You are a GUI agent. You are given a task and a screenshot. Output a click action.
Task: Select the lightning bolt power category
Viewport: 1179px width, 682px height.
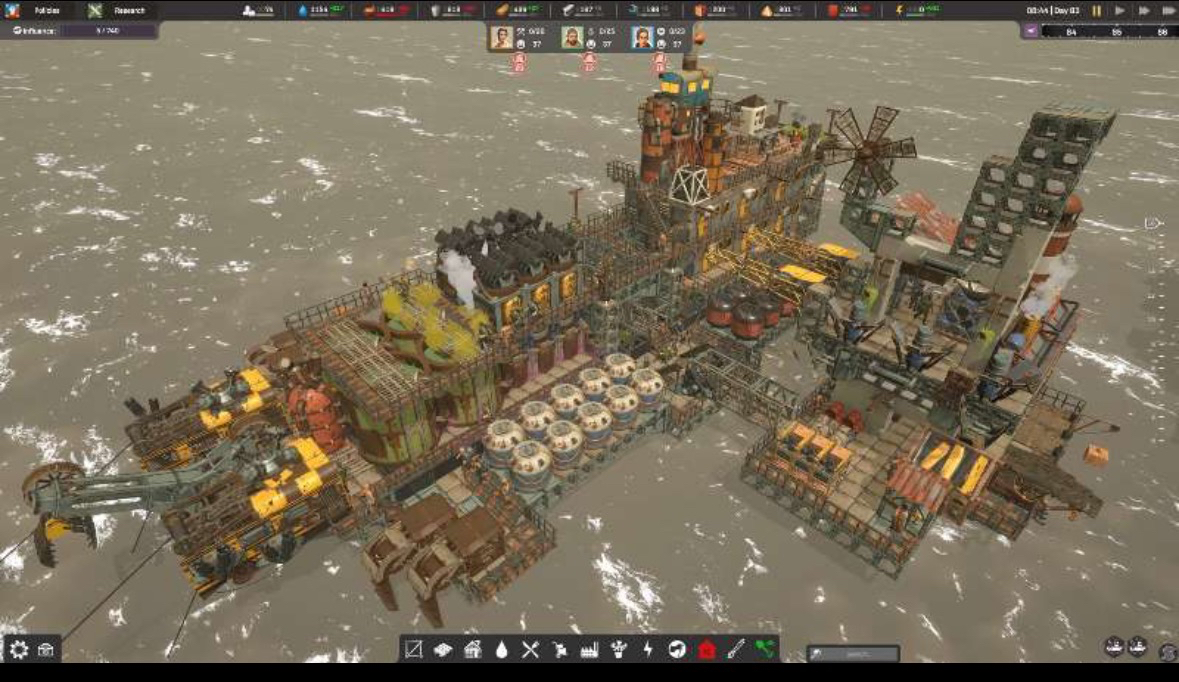click(x=648, y=649)
